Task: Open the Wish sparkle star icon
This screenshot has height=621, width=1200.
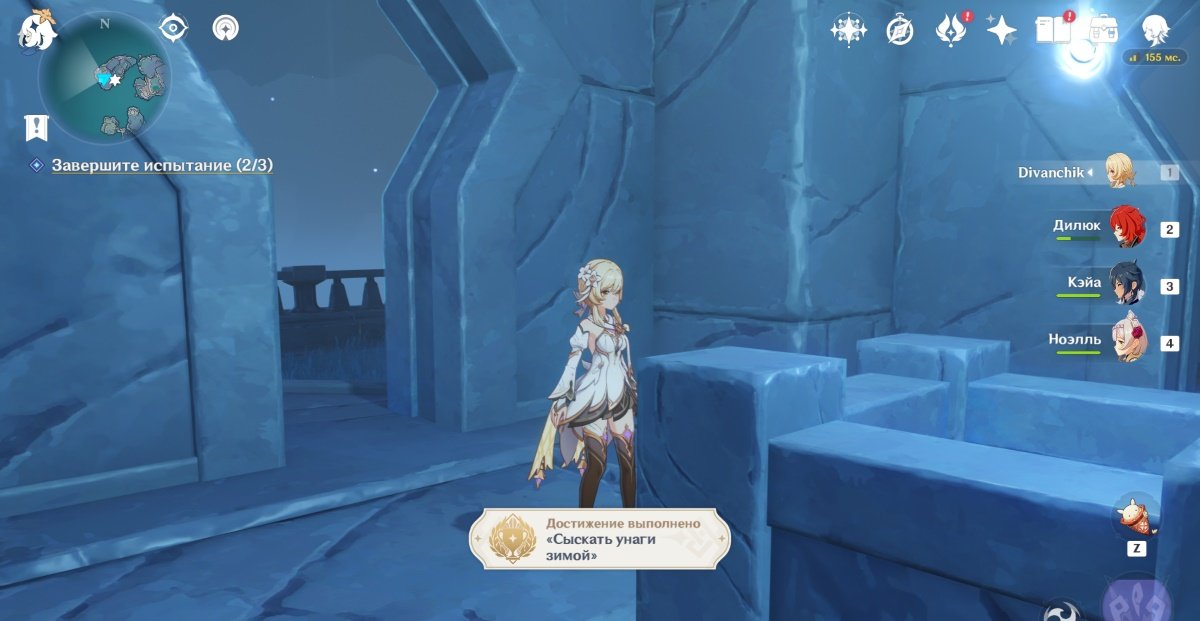Action: [x=1001, y=30]
